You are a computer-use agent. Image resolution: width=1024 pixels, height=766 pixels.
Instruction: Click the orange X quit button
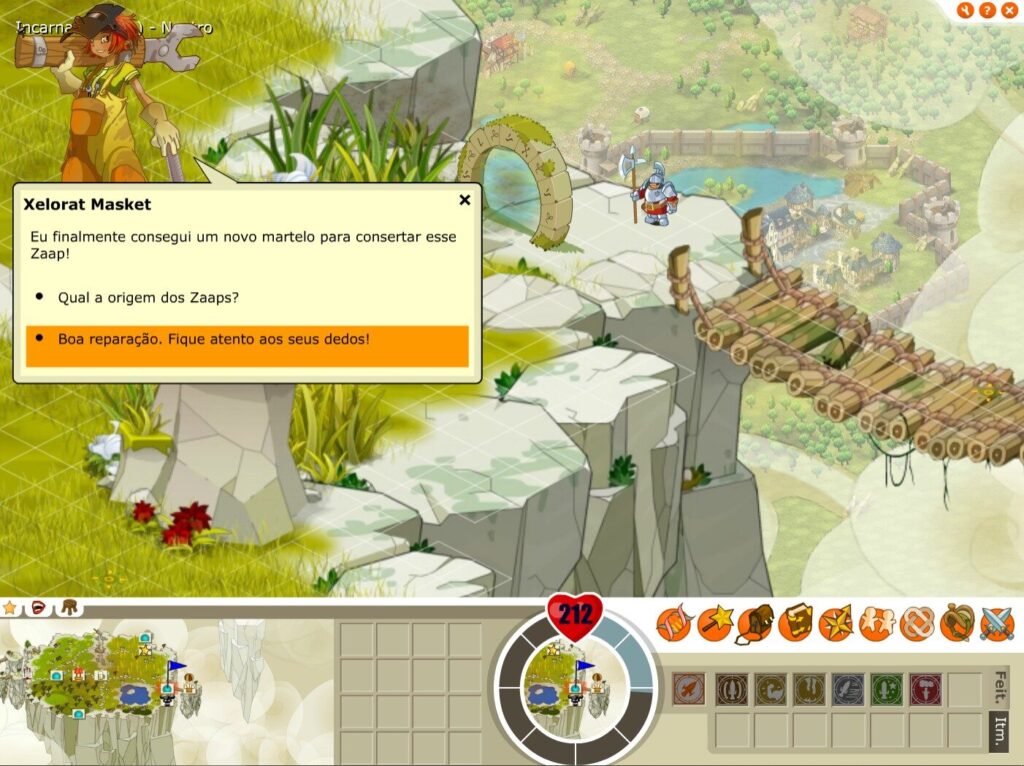point(1008,11)
